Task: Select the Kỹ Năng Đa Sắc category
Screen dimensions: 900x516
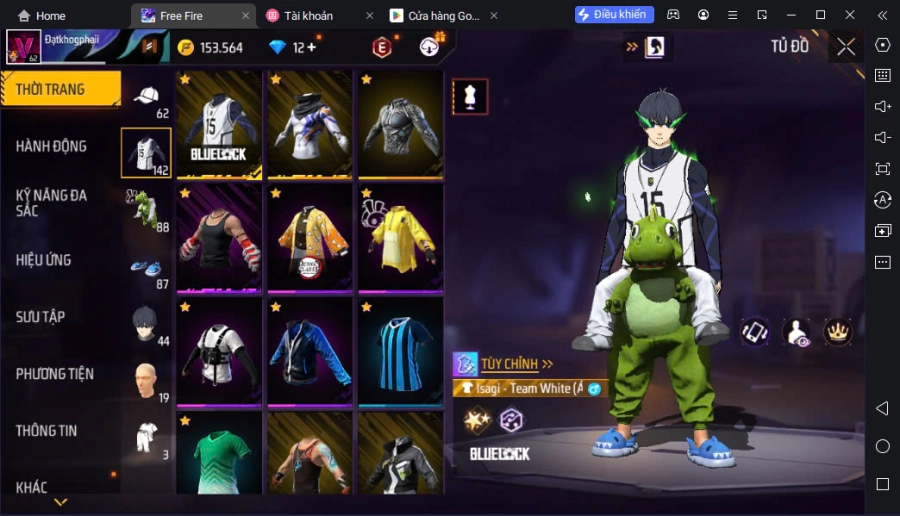Action: [52, 203]
